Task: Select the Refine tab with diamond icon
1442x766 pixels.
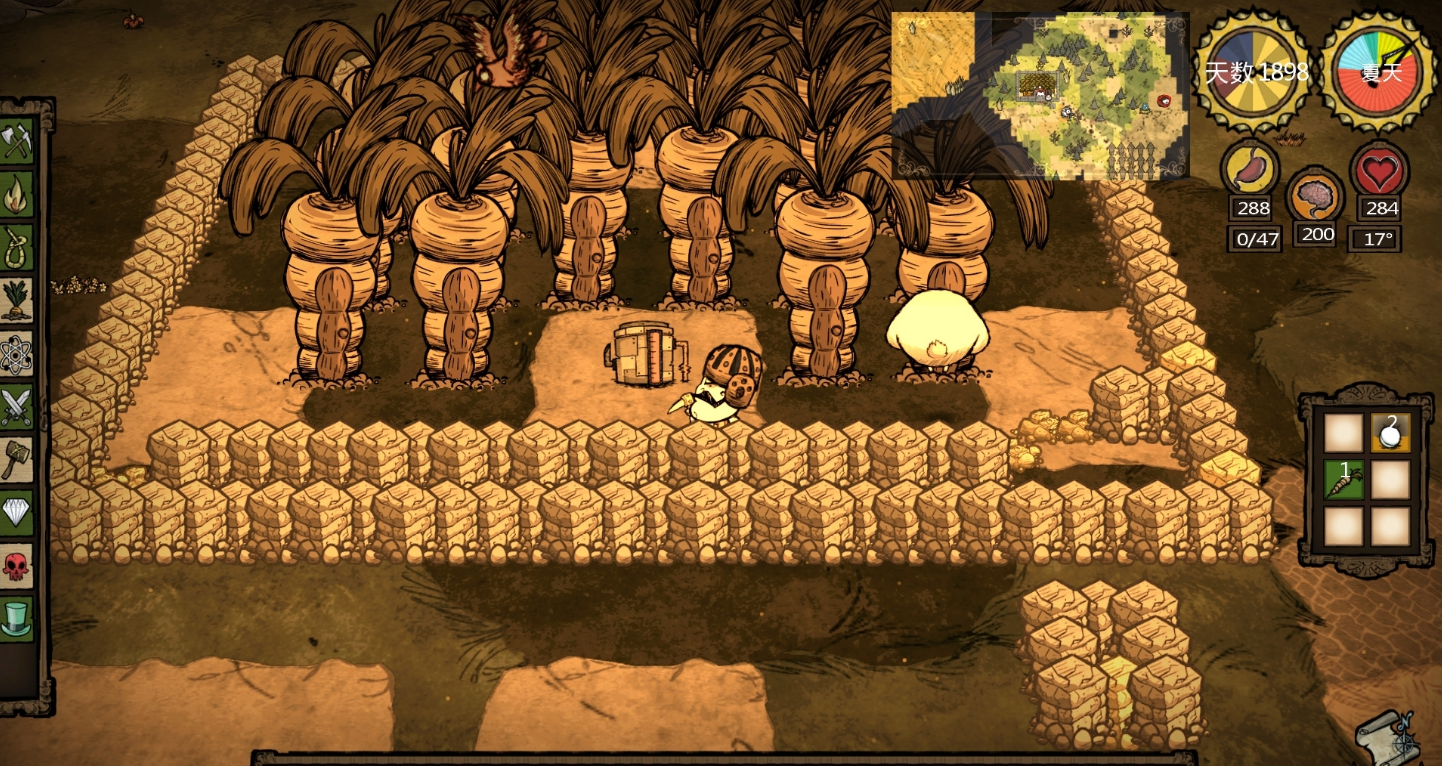Action: pos(17,513)
